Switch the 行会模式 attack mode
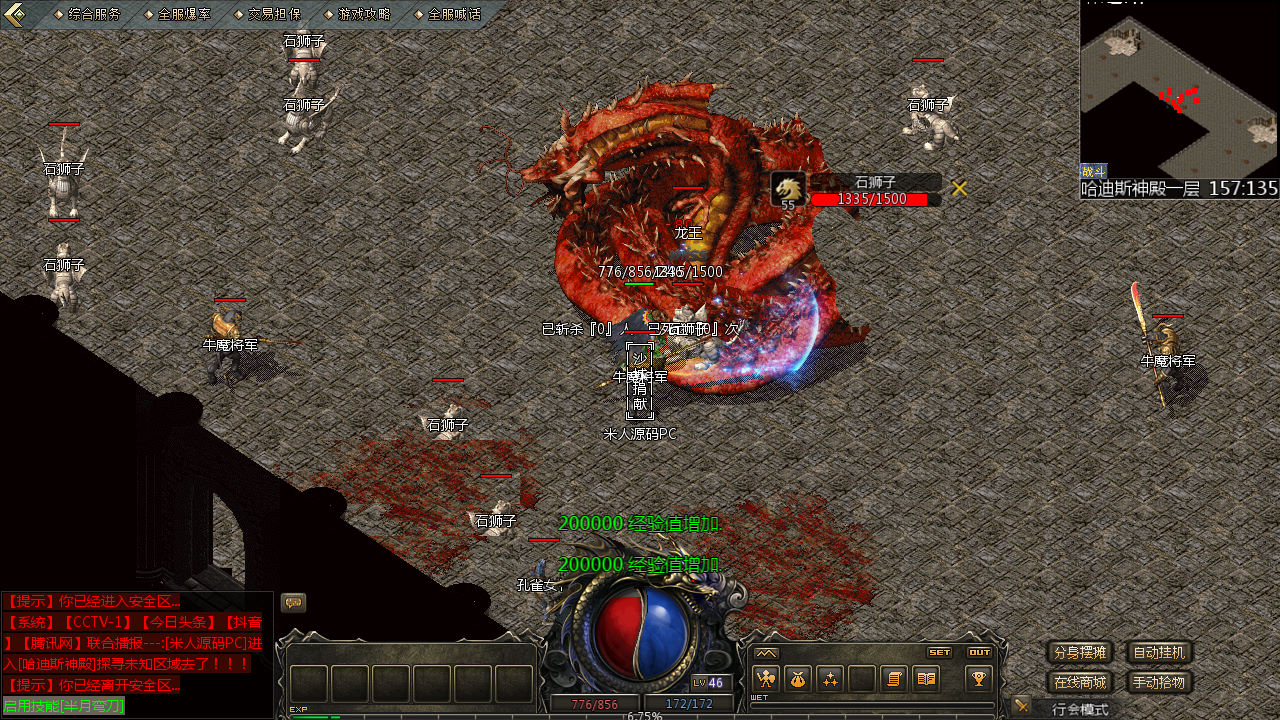1280x720 pixels. [x=1080, y=709]
